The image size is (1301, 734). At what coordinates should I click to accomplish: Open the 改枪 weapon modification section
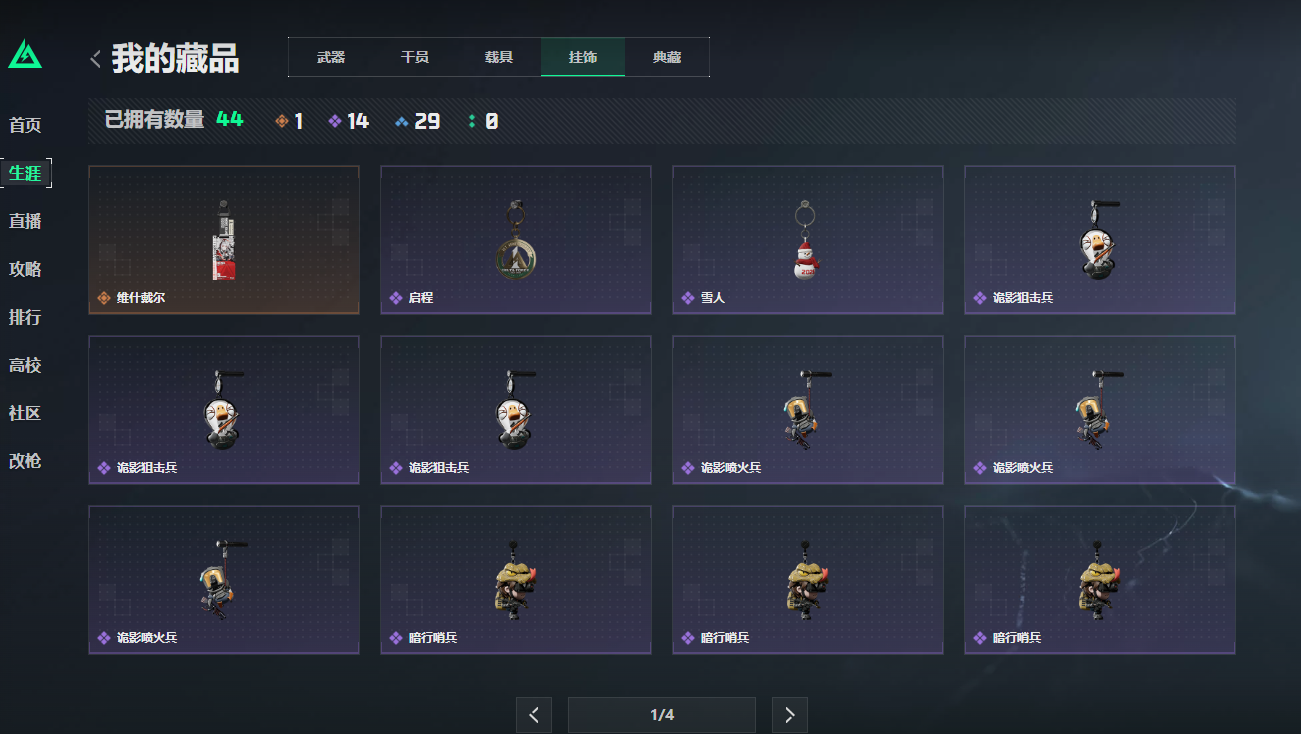(26, 462)
